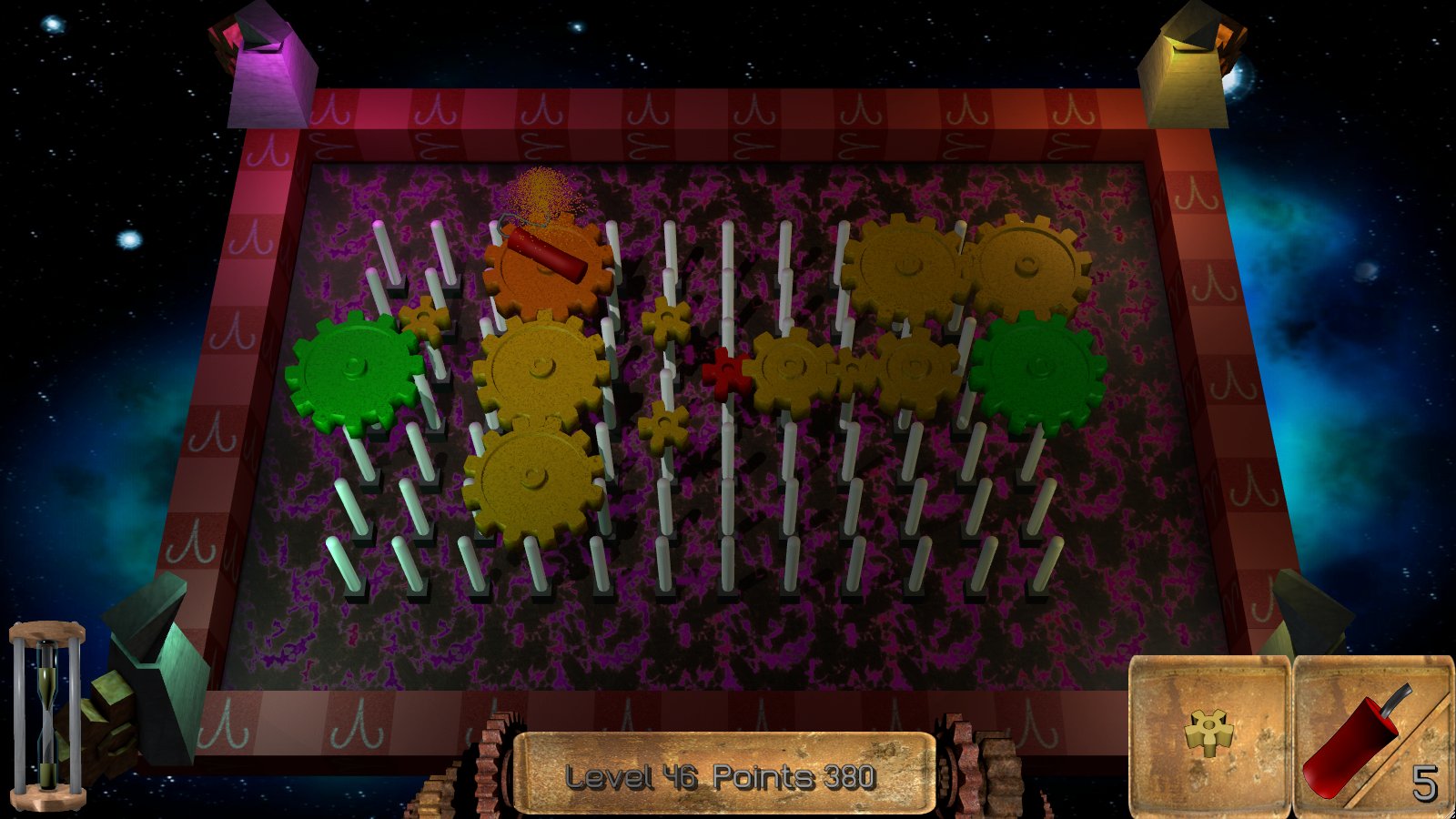This screenshot has width=1456, height=819.
Task: Click the small red cross-shaped gear
Action: tap(725, 373)
